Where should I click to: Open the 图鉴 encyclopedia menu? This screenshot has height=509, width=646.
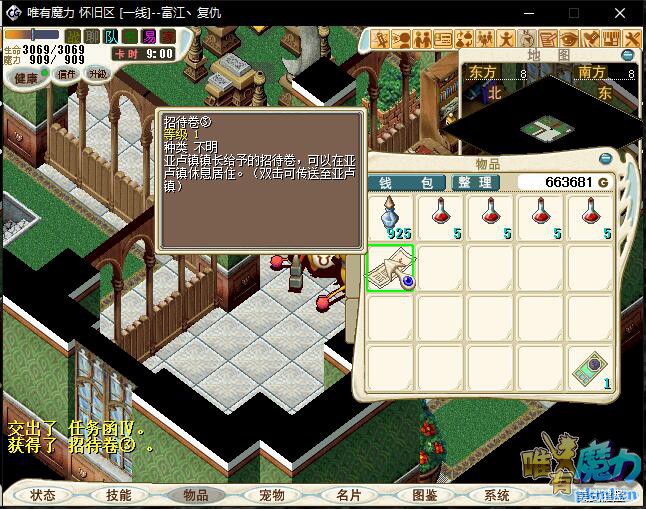click(423, 495)
